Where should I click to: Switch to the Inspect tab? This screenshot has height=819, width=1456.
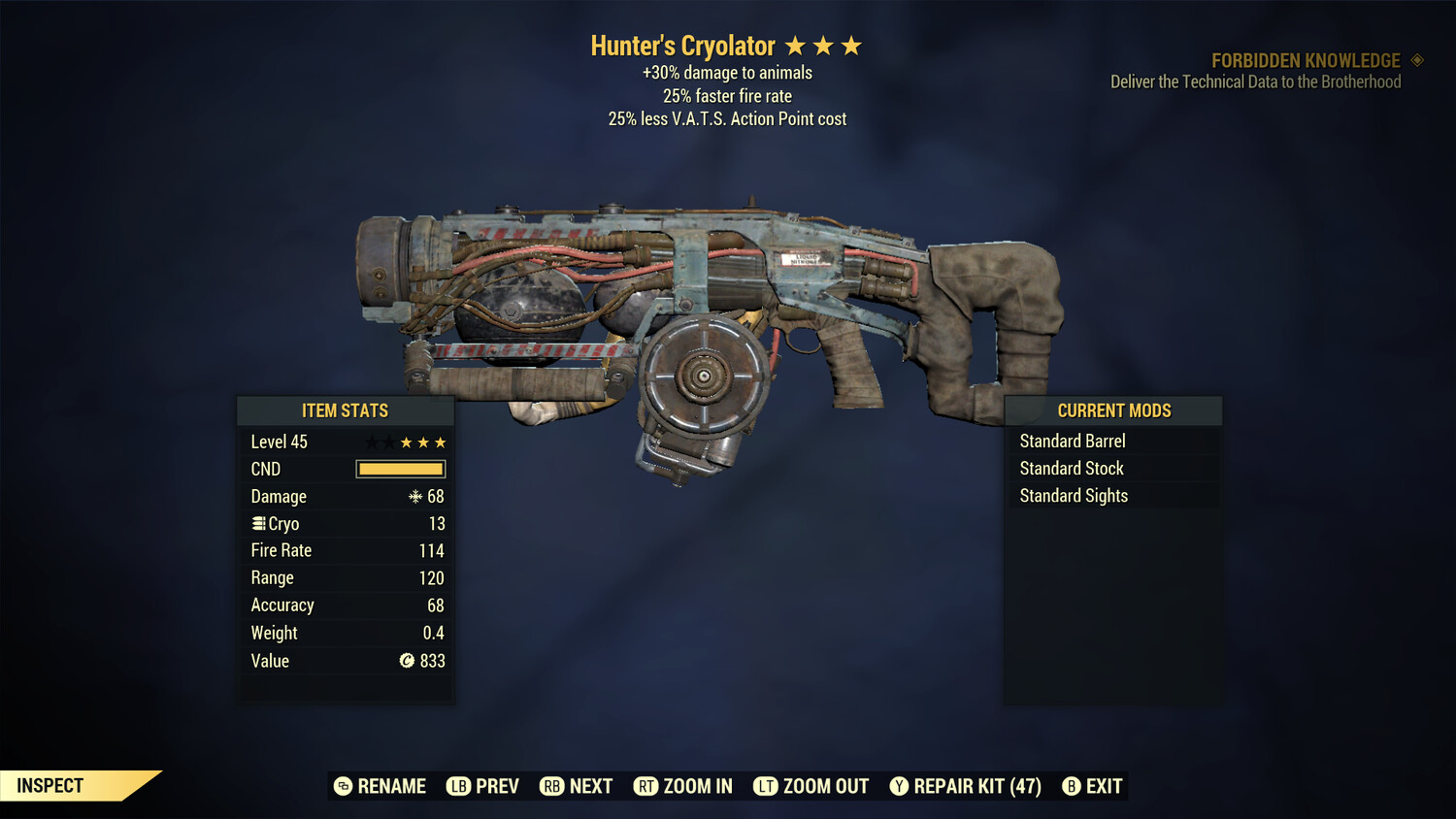[50, 785]
